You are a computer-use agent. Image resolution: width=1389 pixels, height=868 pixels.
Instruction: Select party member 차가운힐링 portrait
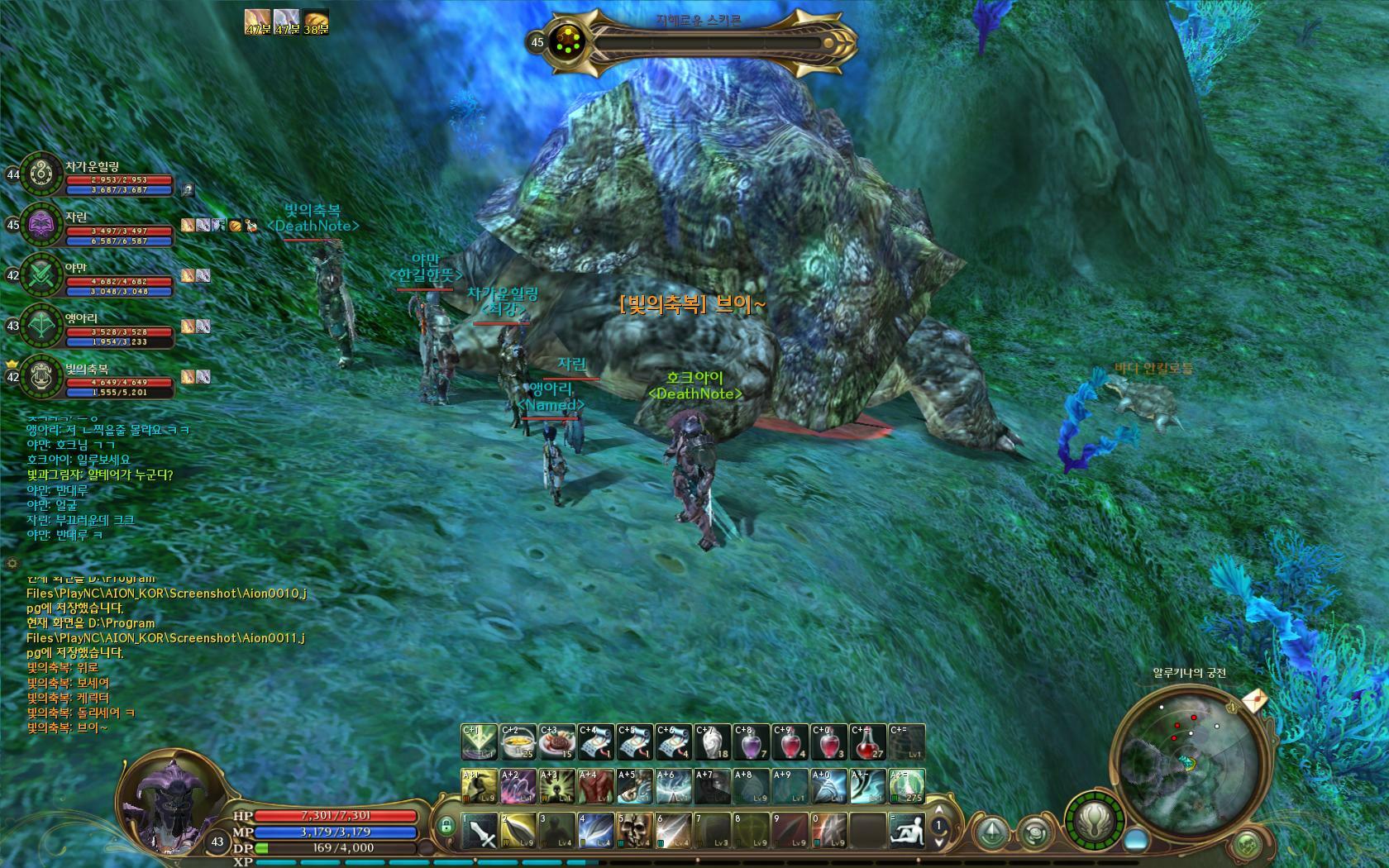pyautogui.click(x=40, y=174)
